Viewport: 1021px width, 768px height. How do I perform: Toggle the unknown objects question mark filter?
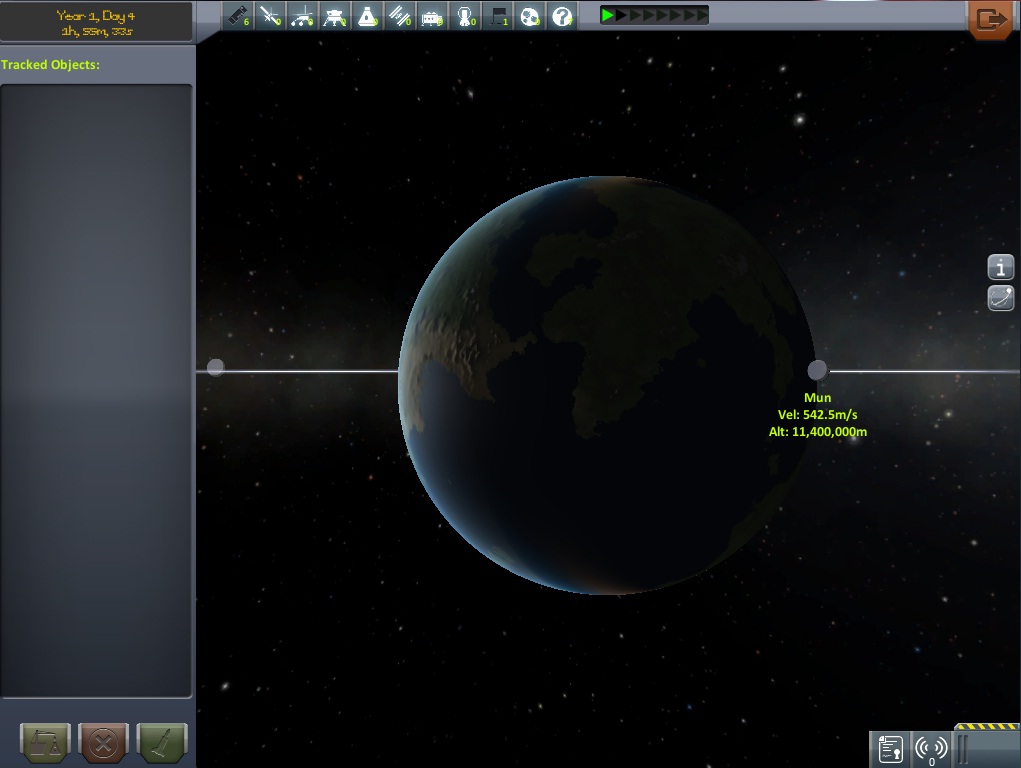coord(563,16)
